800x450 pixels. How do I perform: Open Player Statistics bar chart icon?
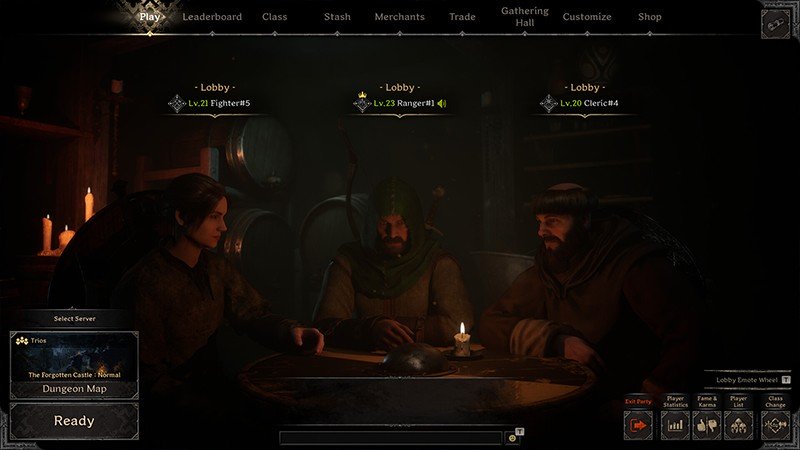(x=675, y=424)
